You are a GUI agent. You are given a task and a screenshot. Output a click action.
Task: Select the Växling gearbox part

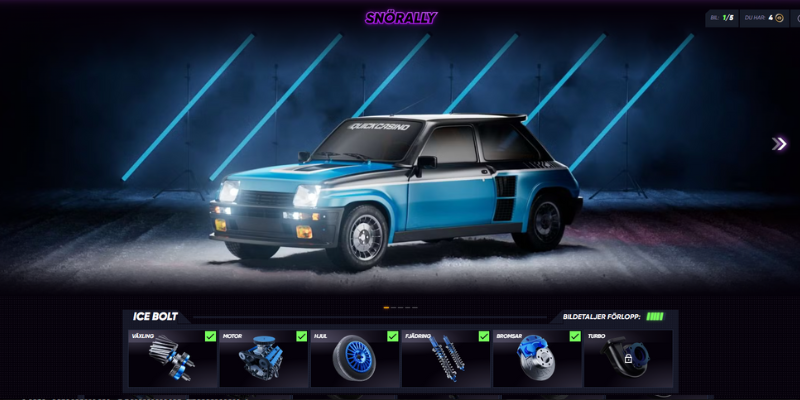[x=173, y=359]
